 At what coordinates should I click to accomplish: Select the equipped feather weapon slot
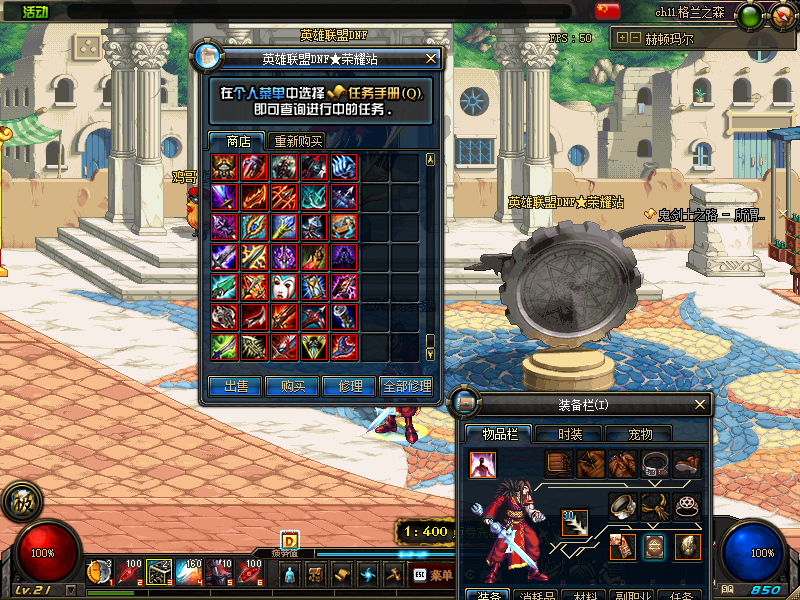[x=574, y=523]
